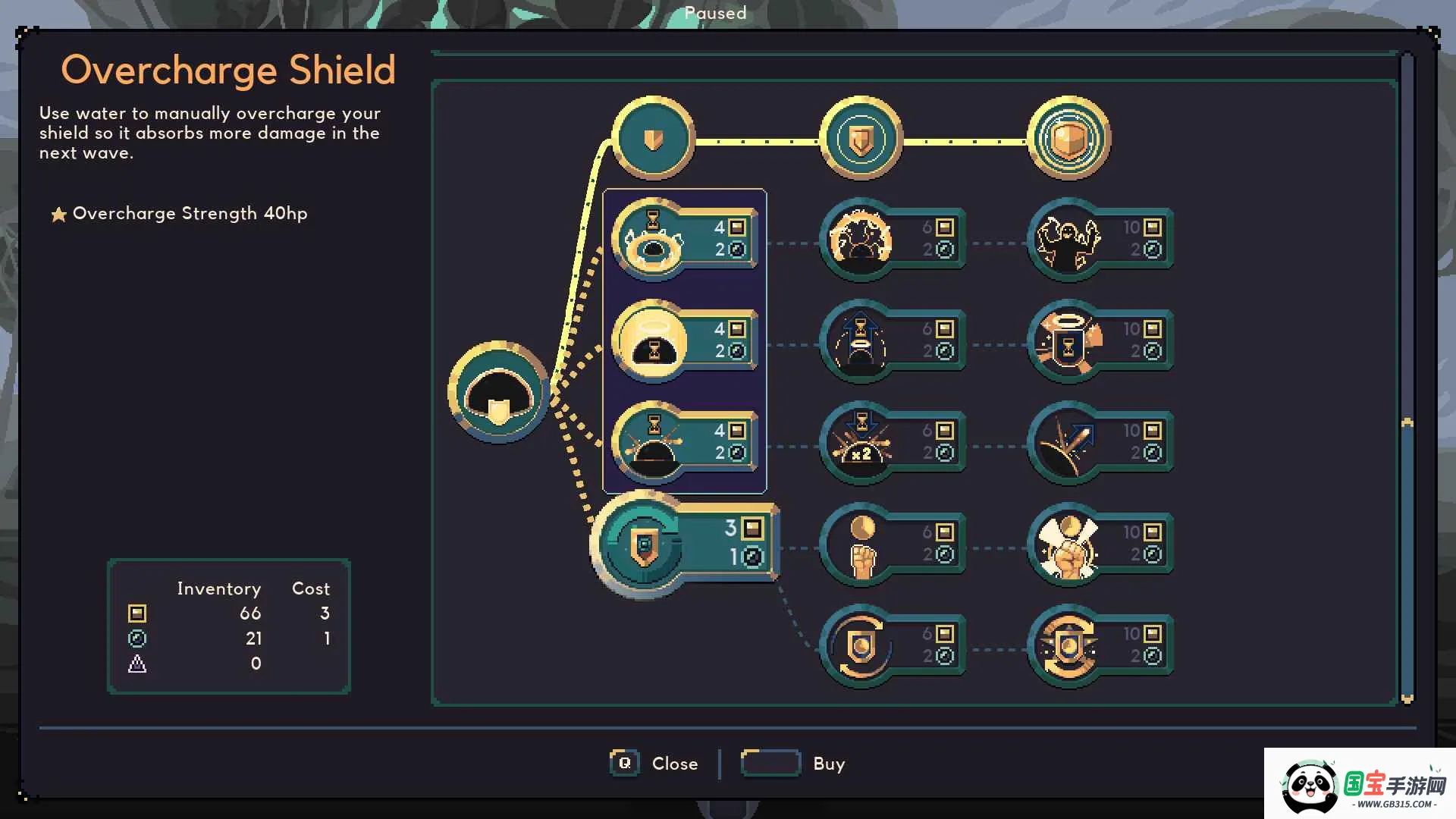Select the flexing monster silhouette upgrade
This screenshot has height=819, width=1456.
click(1068, 240)
